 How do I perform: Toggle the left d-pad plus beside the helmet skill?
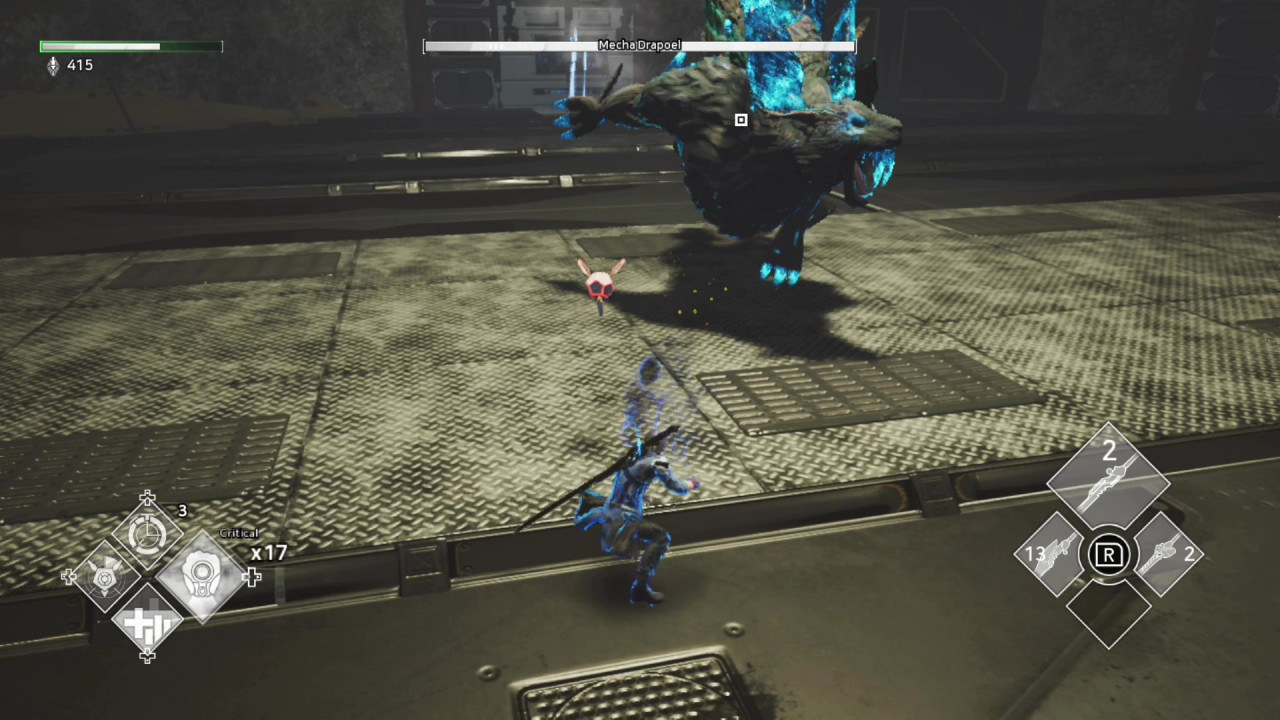(68, 577)
